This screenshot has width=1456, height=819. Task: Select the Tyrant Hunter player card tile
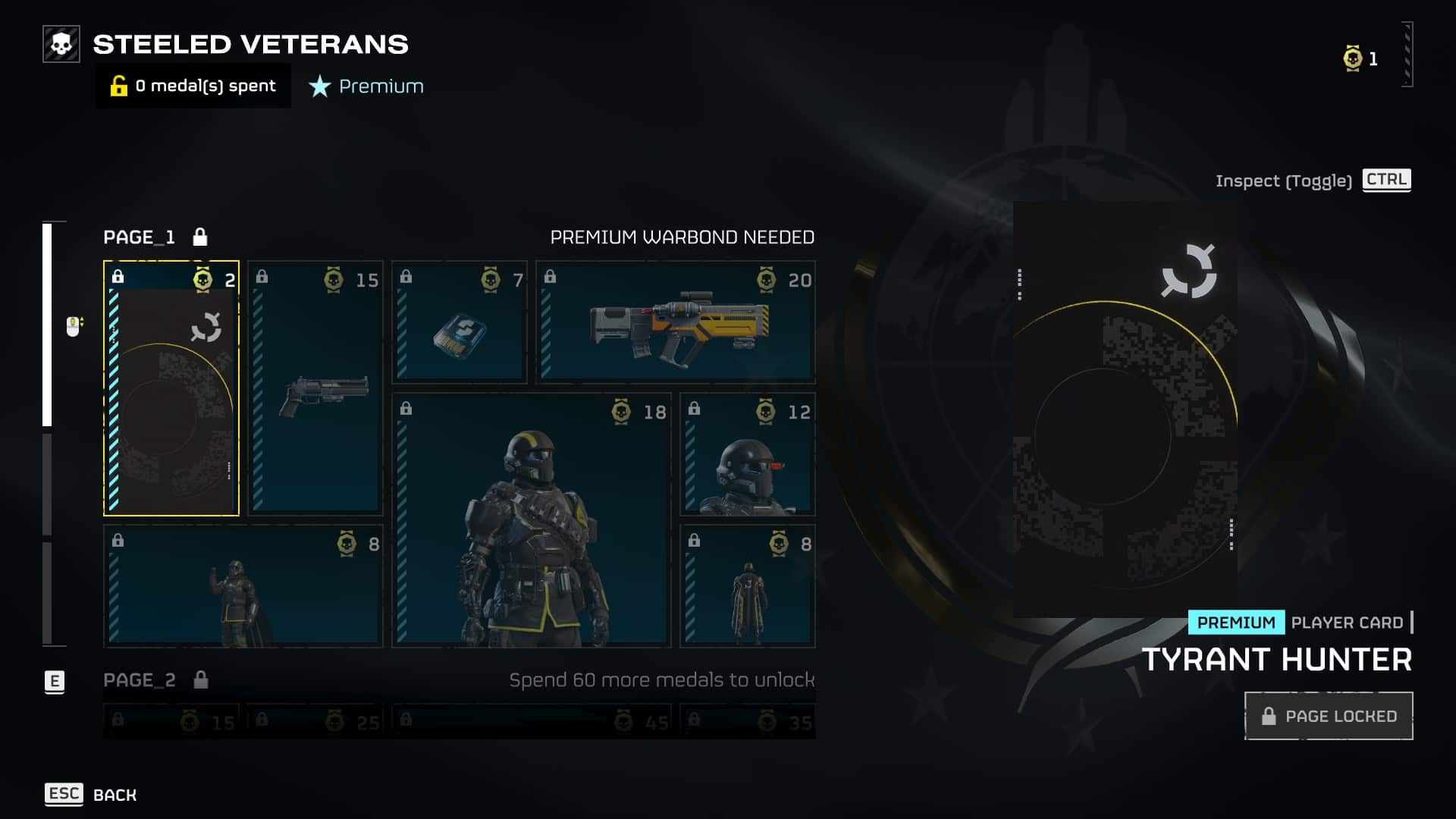click(171, 388)
